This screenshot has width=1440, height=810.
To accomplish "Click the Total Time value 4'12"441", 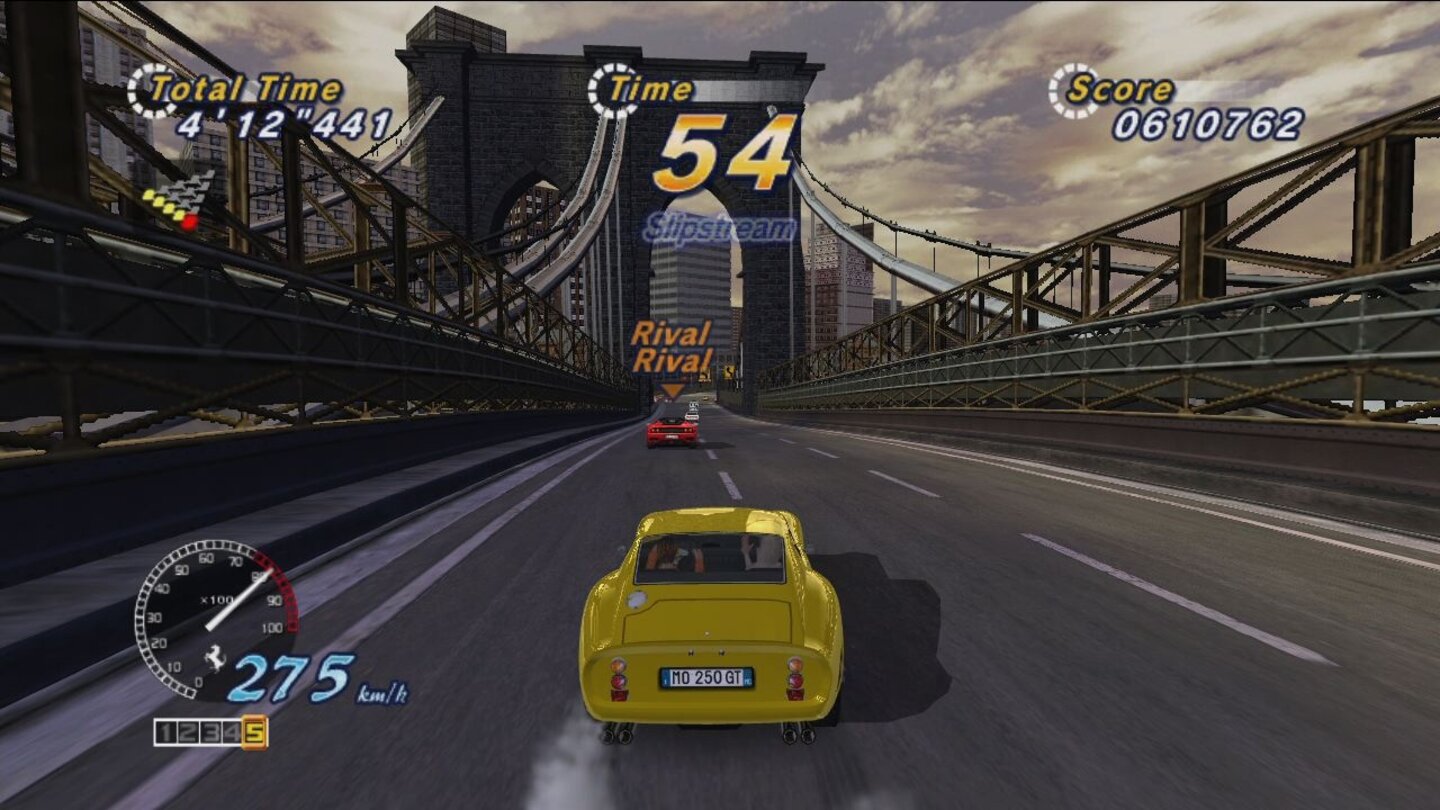I will click(x=281, y=123).
